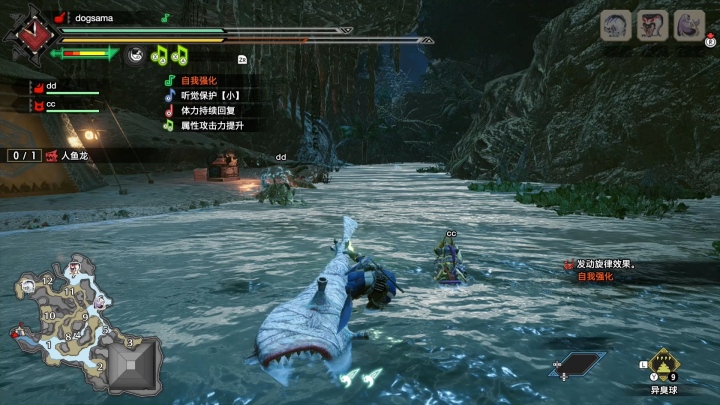Click the player name dogsama
Image resolution: width=720 pixels, height=405 pixels.
[94, 17]
